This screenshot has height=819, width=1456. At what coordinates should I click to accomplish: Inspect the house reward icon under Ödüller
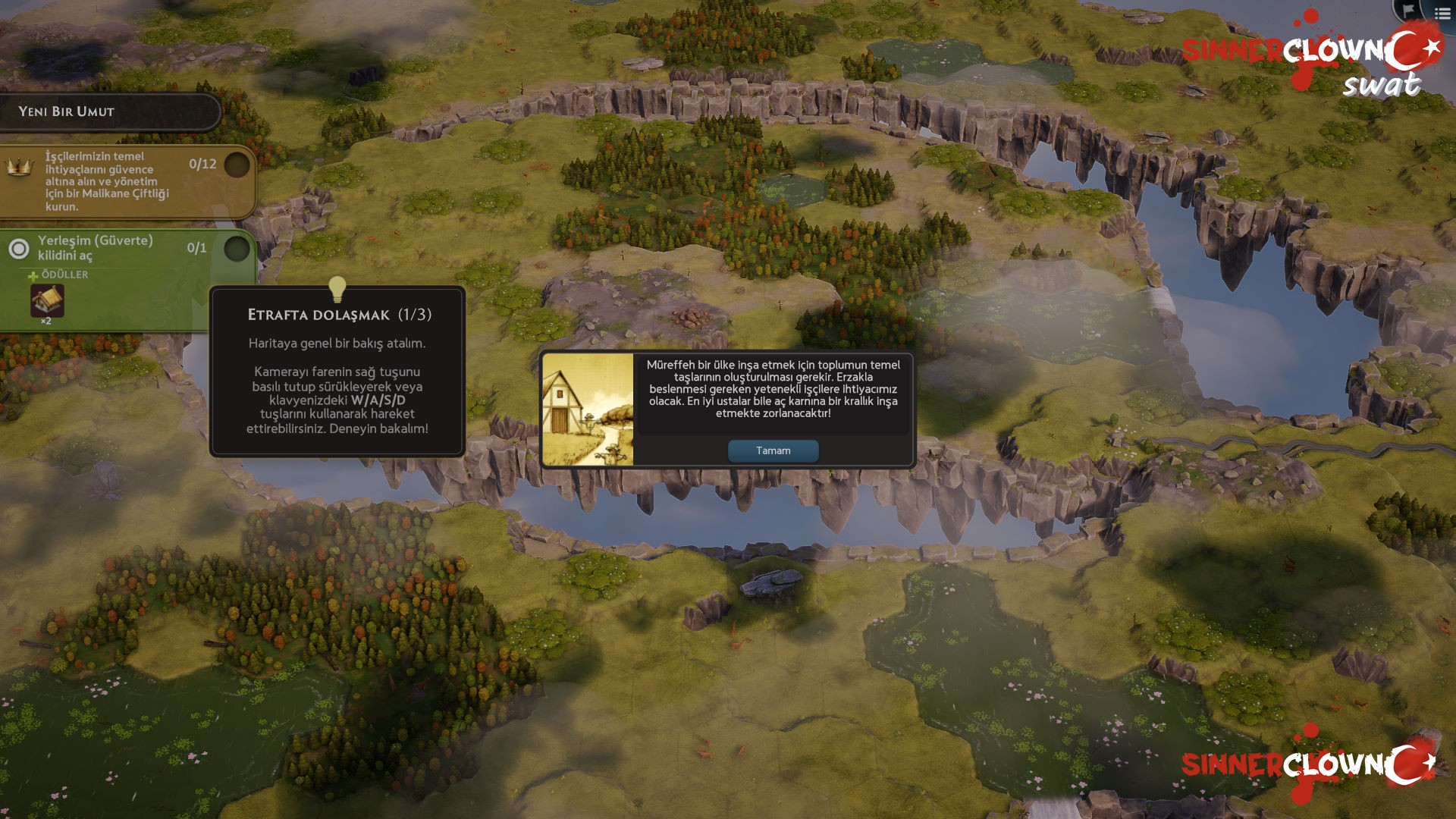(47, 301)
